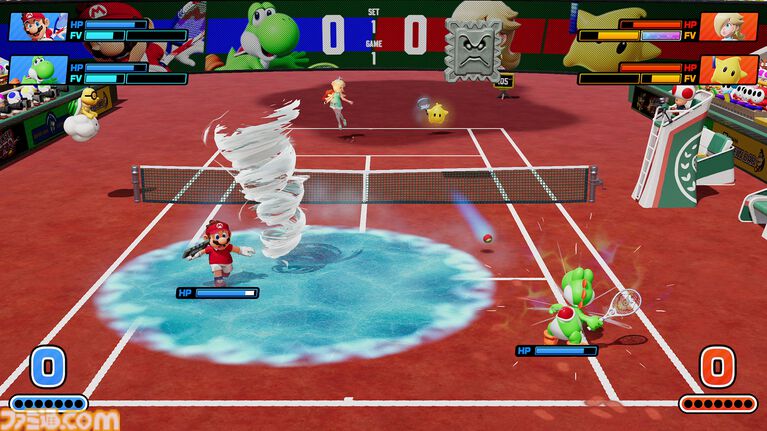Click the Luma portrait in the opponent panel
This screenshot has width=767, height=431.
pos(728,70)
